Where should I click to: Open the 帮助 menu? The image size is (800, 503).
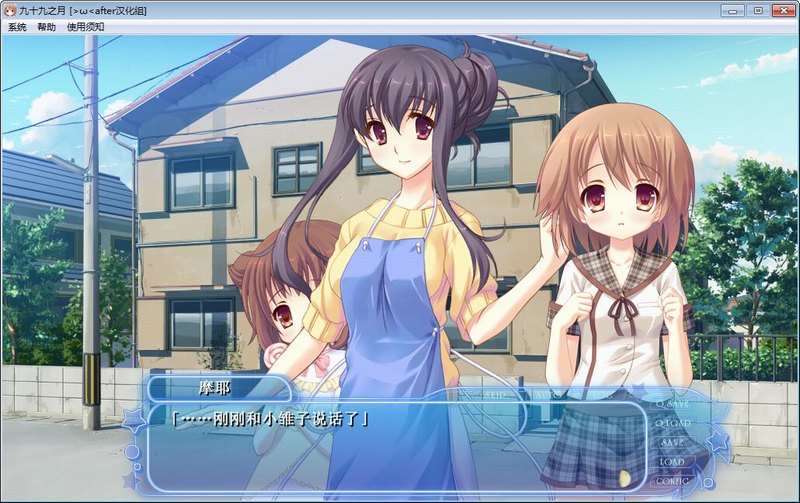click(46, 27)
